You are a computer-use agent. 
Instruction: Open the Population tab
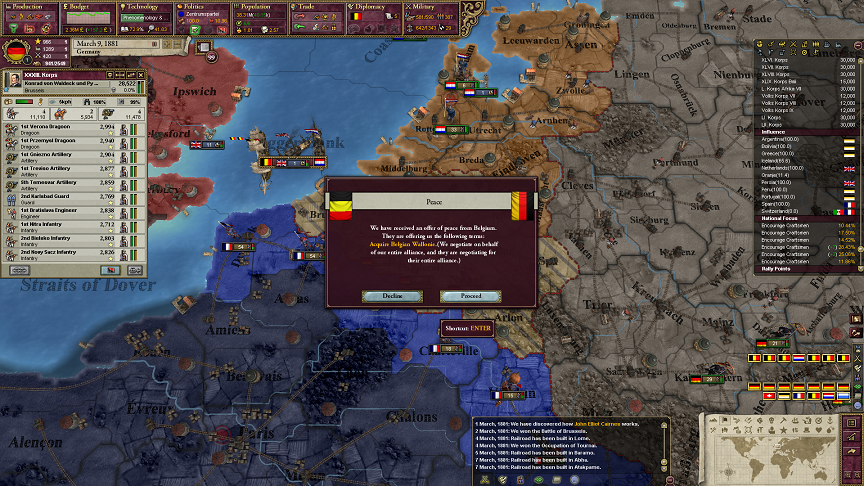click(x=261, y=5)
